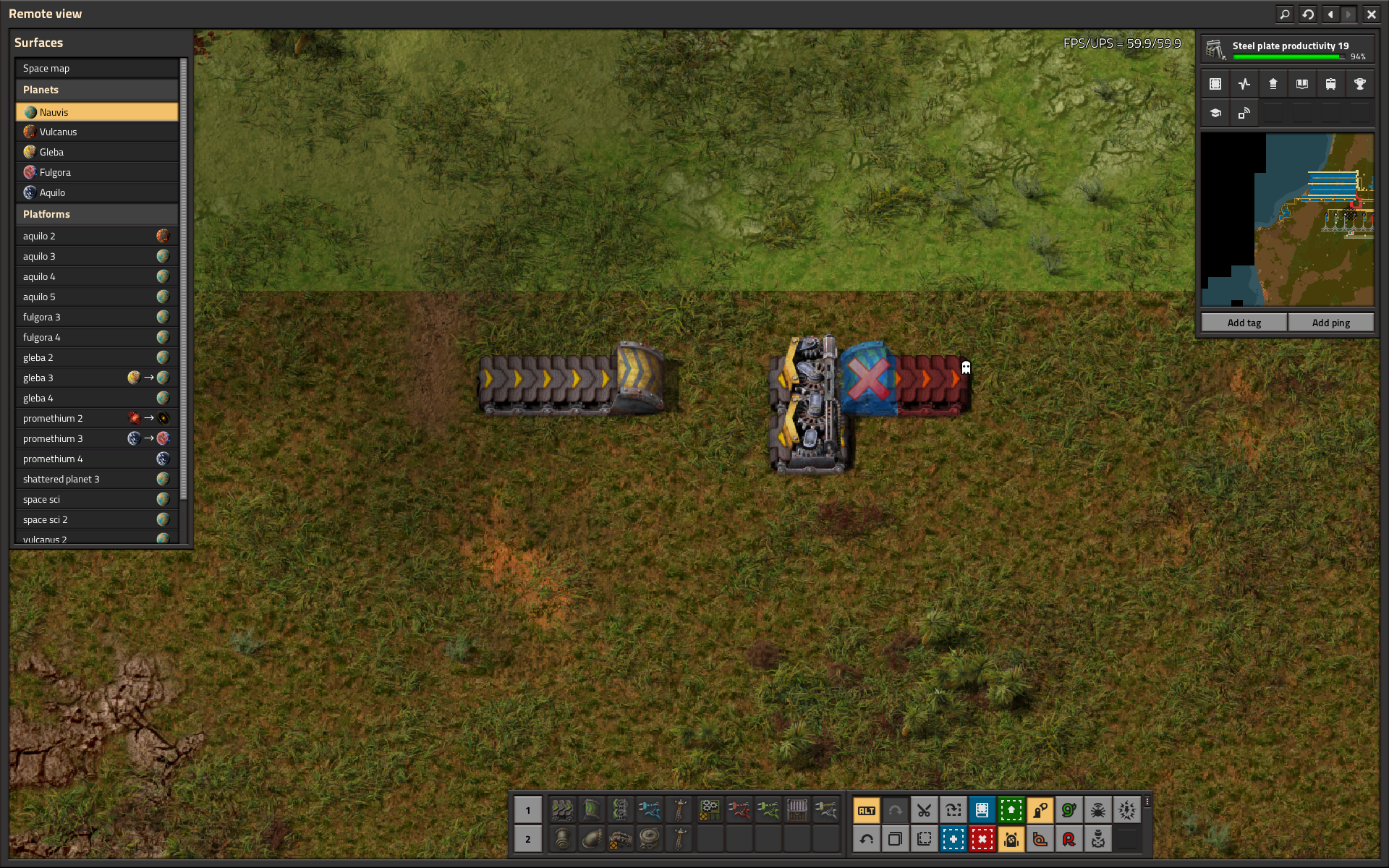Select the red deconstruction planner
This screenshot has height=868, width=1389.
coord(982,839)
